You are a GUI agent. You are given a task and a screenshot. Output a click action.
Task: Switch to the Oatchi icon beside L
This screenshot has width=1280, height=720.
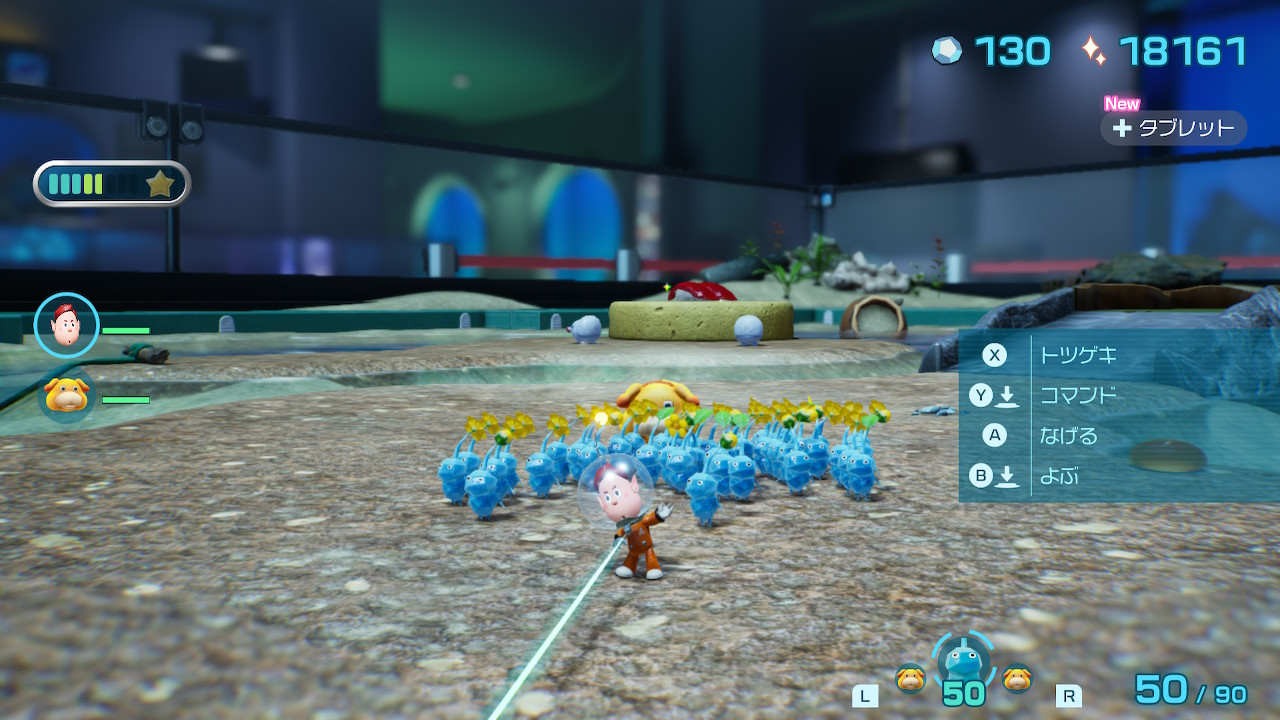(x=910, y=679)
